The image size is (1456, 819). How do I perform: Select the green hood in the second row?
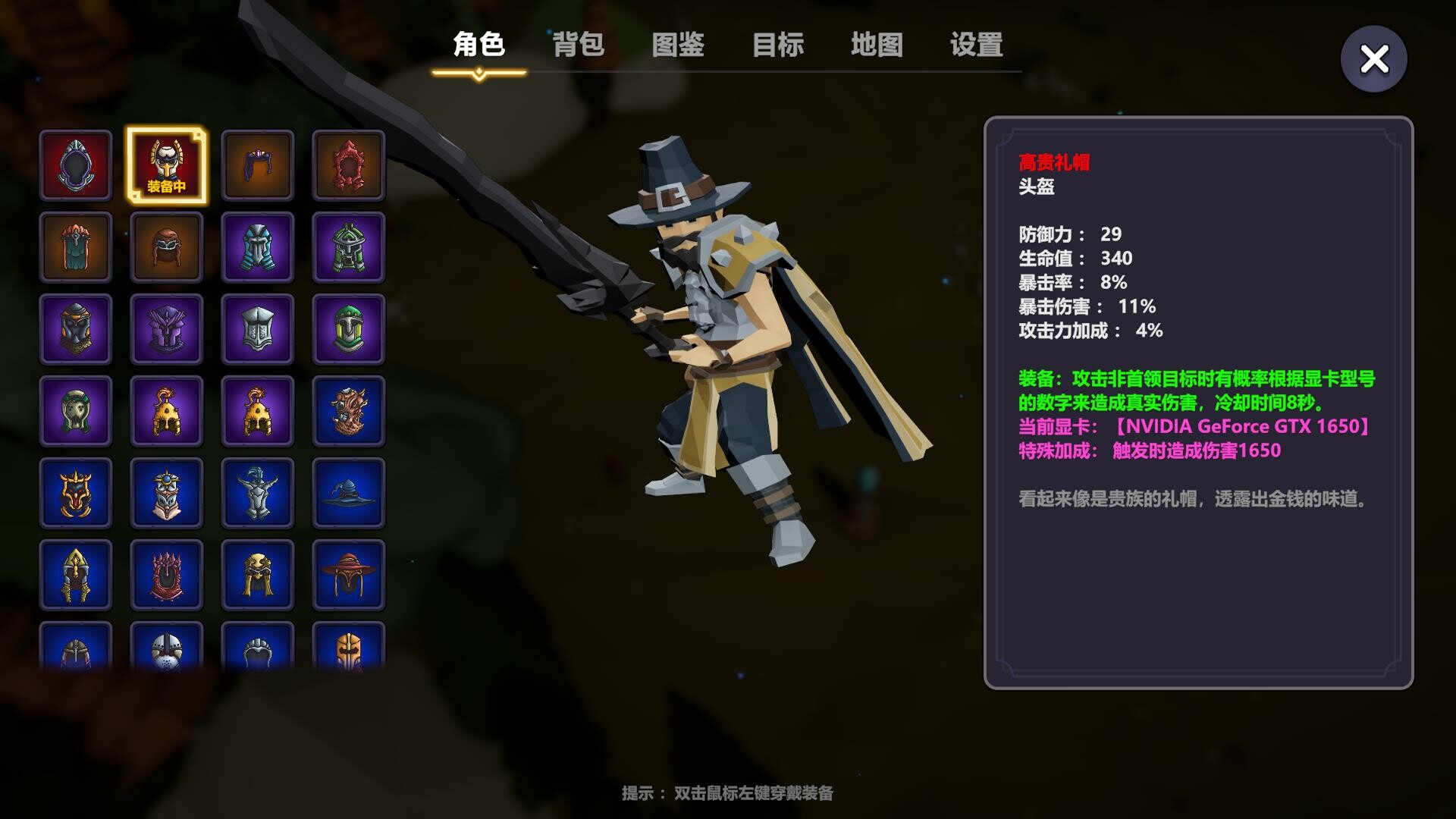[x=76, y=246]
